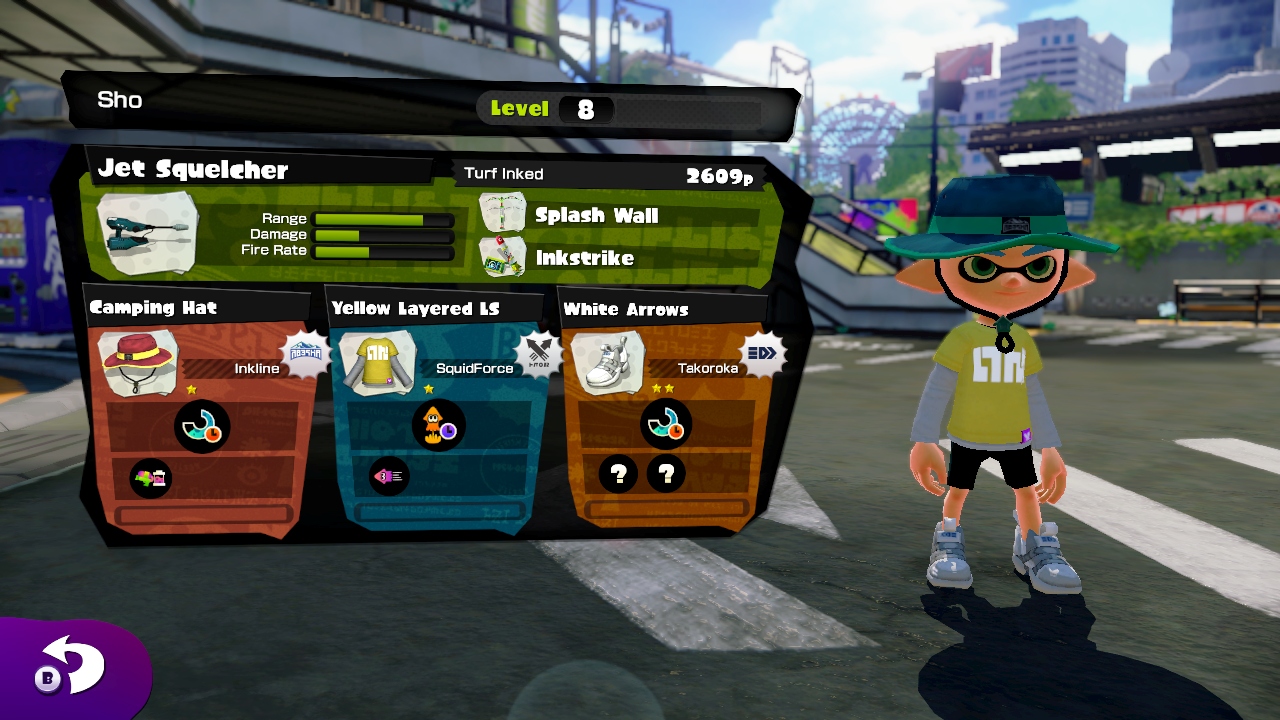
Task: Go back with the purple return arrow
Action: coord(72,668)
